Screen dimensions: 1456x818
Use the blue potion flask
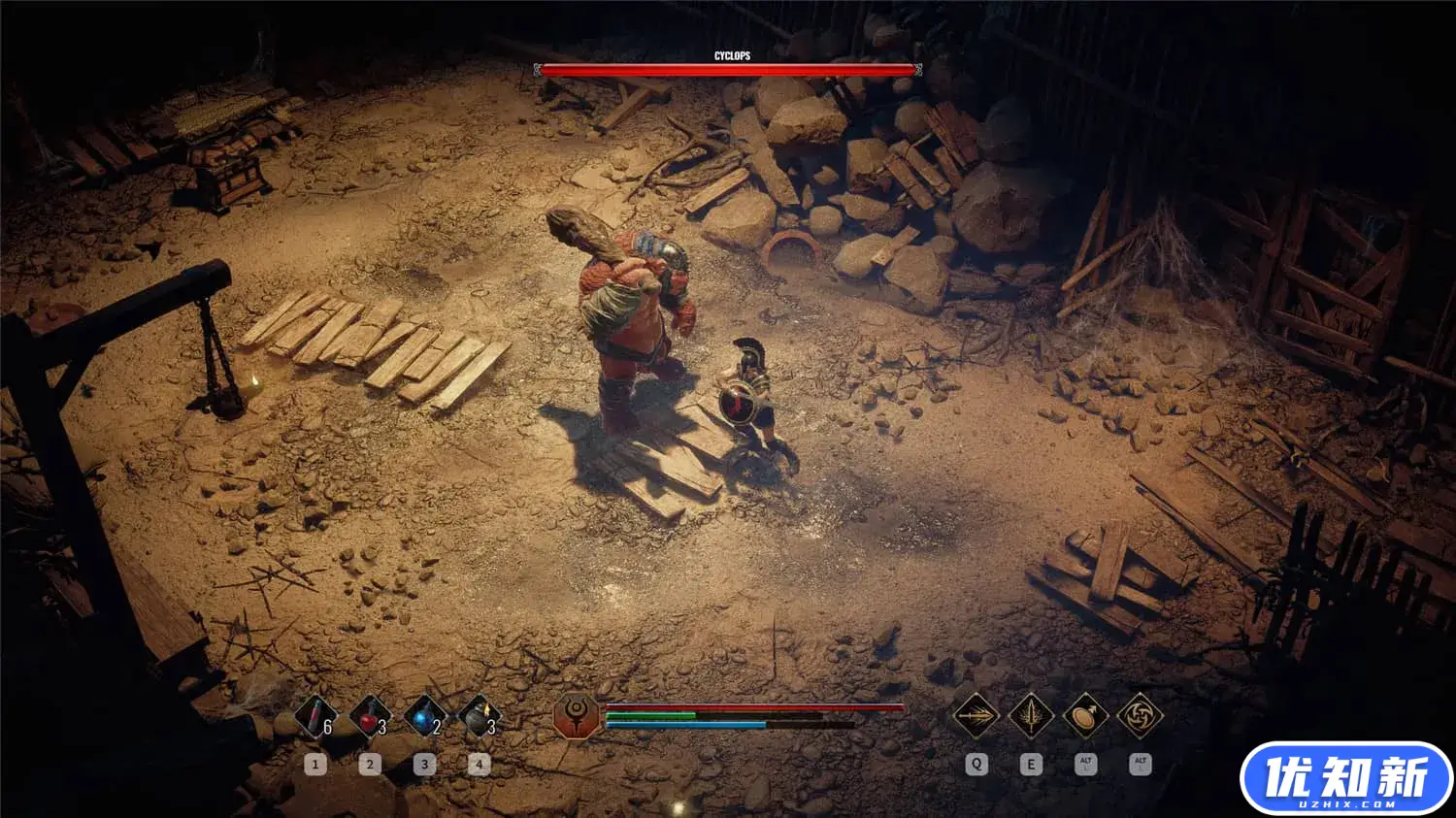tap(423, 718)
